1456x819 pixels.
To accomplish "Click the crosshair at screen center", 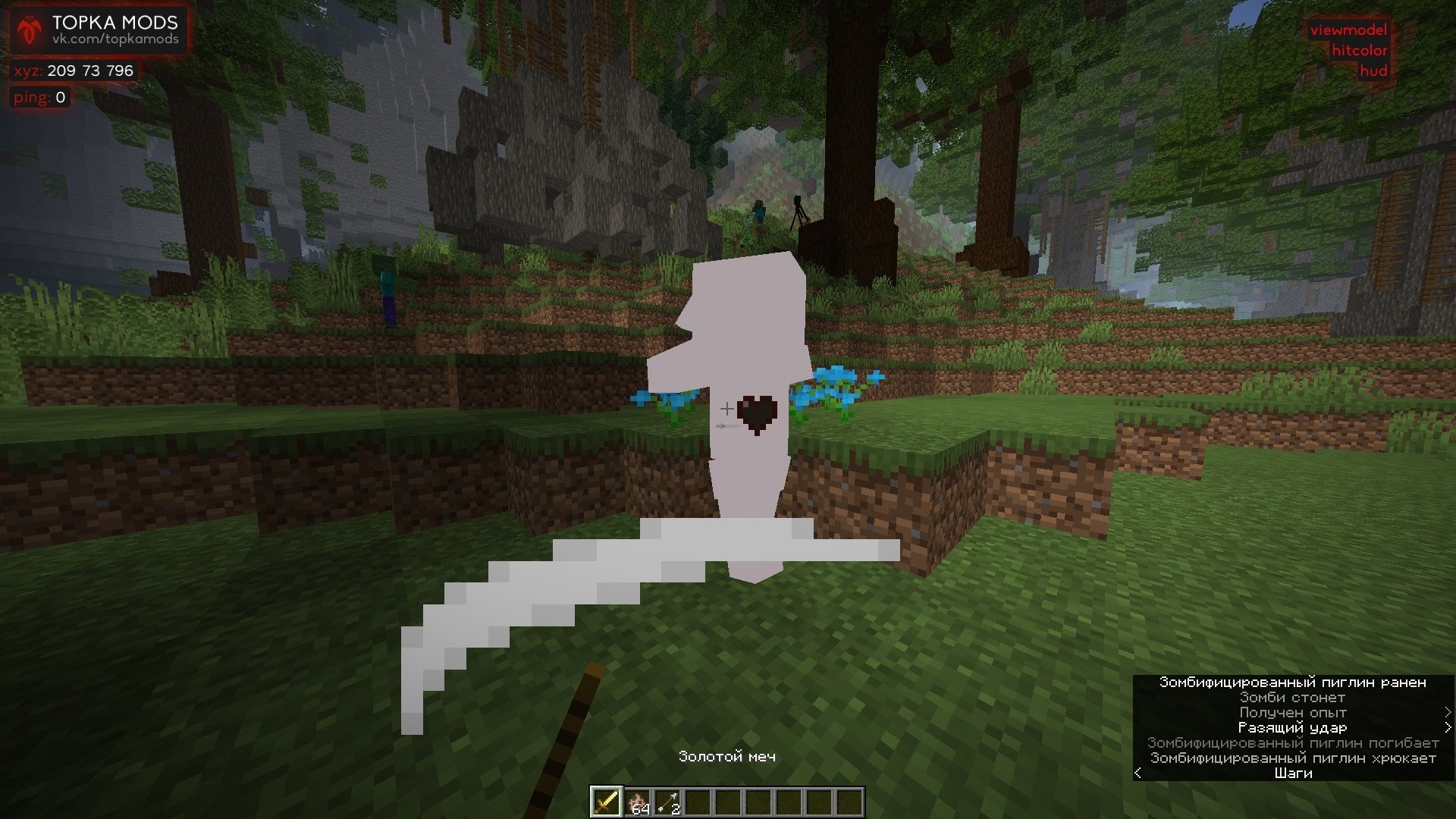I will coord(728,409).
